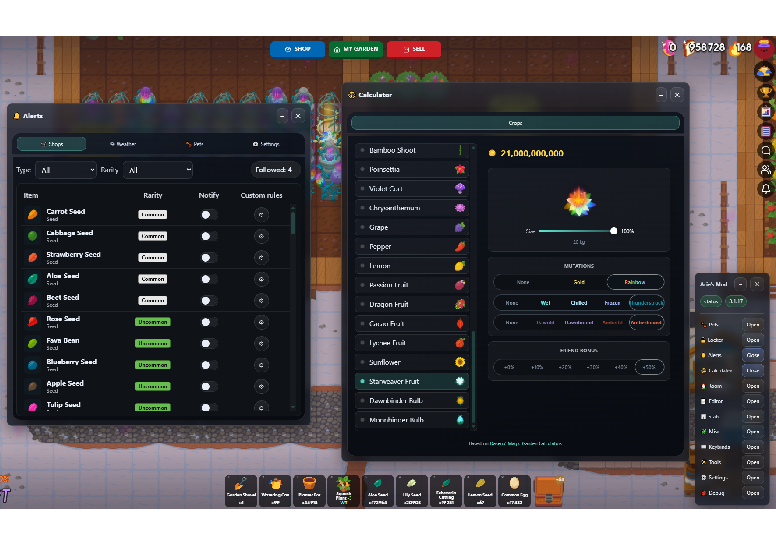The width and height of the screenshot is (776, 544).
Task: Toggle notify for Carrot Seed
Action: 208,214
